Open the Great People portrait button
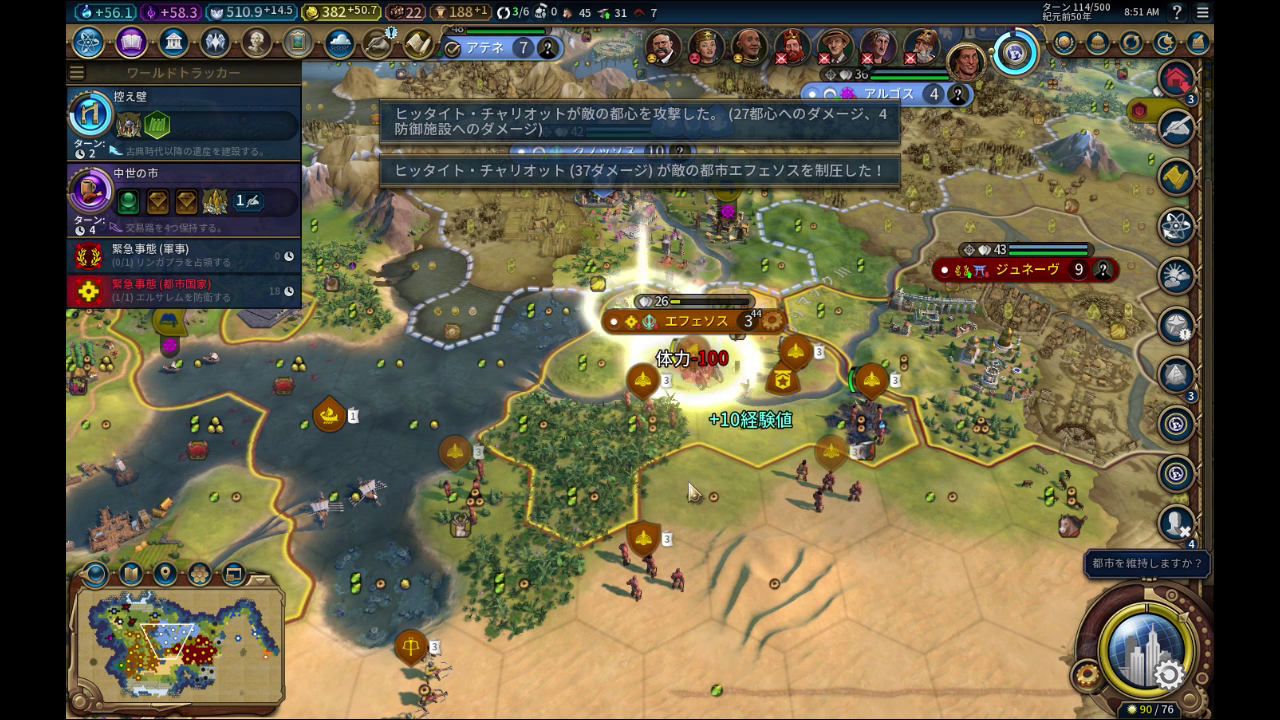 click(x=257, y=43)
